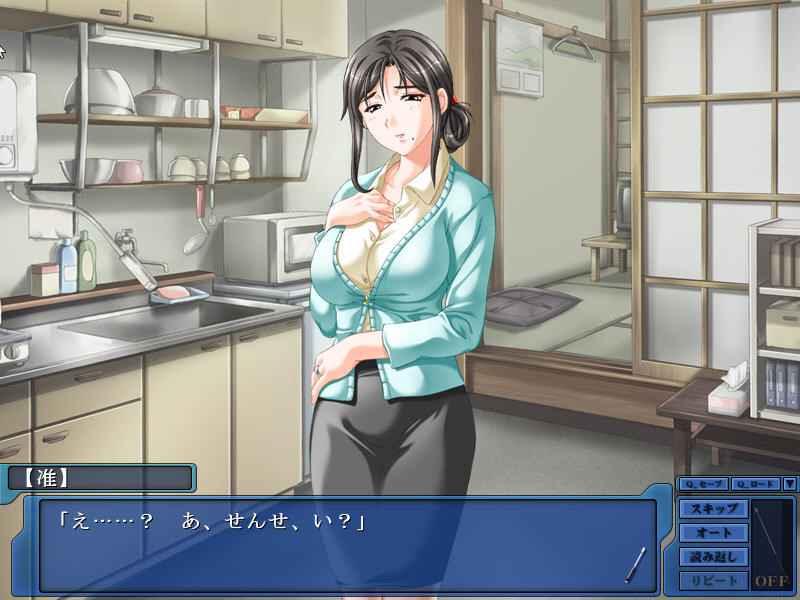Open the 読み返し backlog
Screen dimensions: 800x600
click(713, 557)
